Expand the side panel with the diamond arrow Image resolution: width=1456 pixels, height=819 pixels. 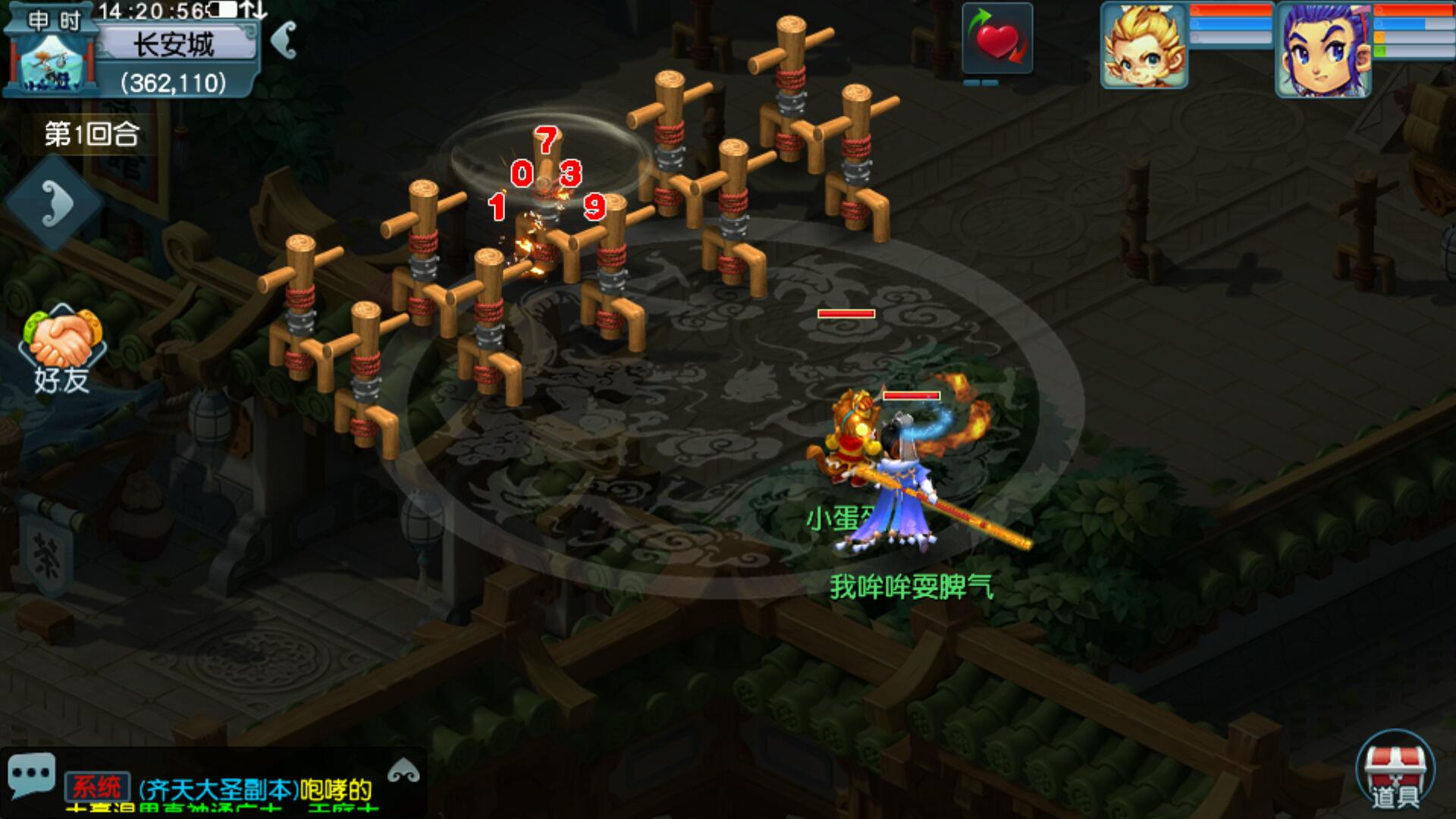coord(55,202)
